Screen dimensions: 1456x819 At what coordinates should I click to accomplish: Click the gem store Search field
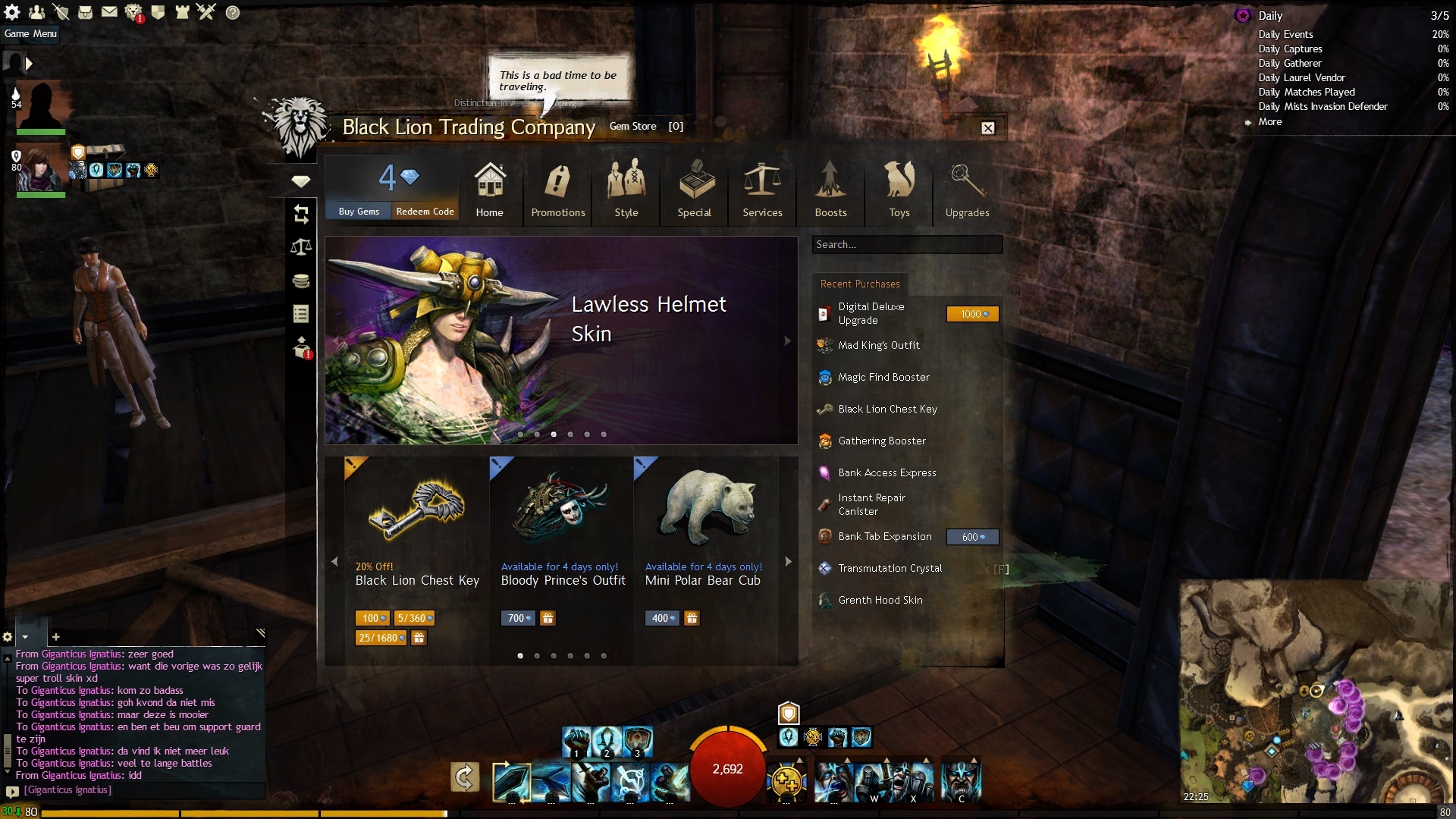tap(906, 245)
